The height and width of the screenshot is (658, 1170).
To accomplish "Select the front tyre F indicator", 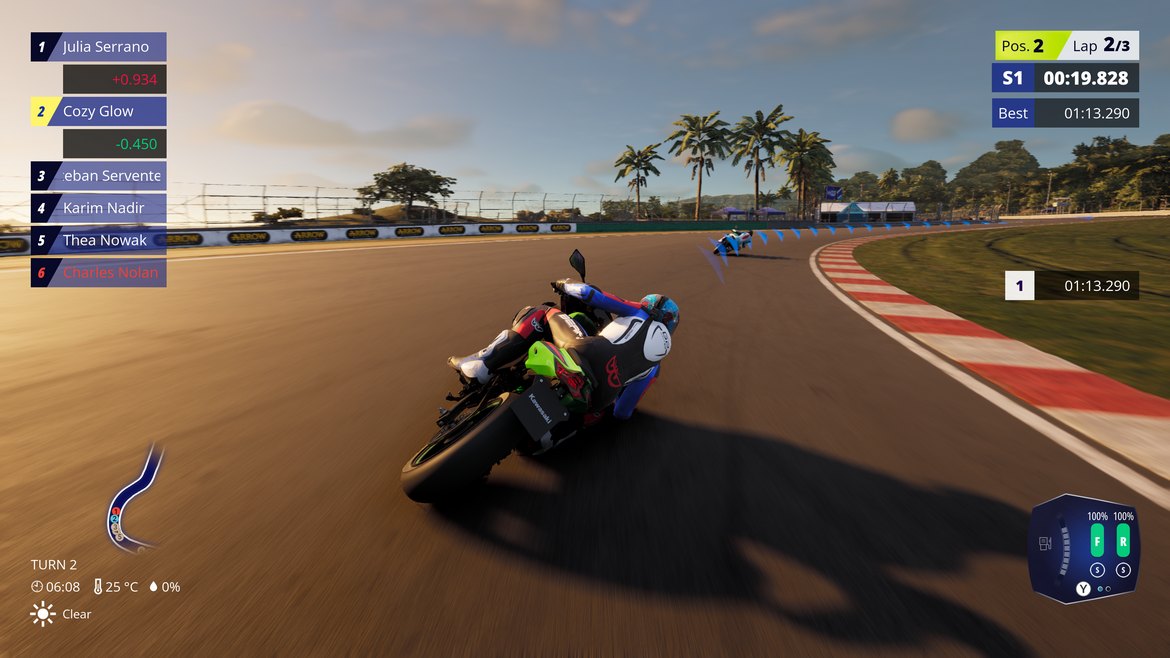I will click(x=1097, y=543).
